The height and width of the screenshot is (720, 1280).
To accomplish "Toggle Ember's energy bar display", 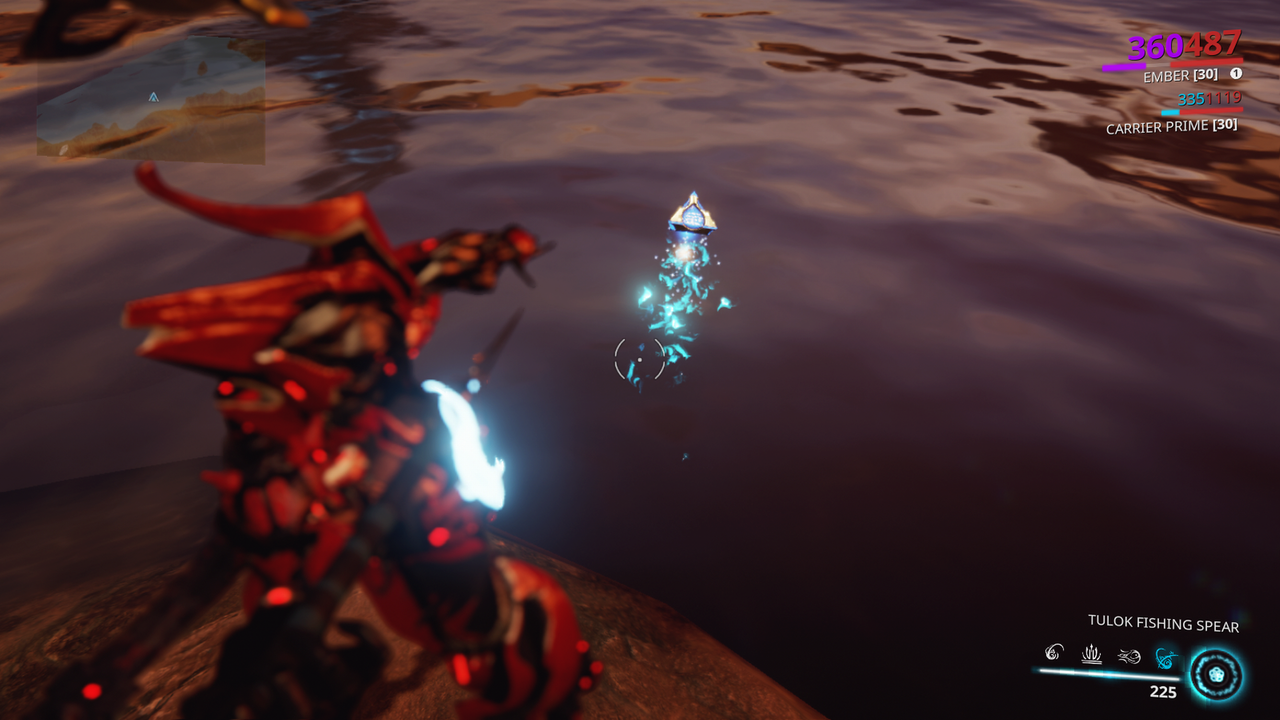I will coord(1125,65).
